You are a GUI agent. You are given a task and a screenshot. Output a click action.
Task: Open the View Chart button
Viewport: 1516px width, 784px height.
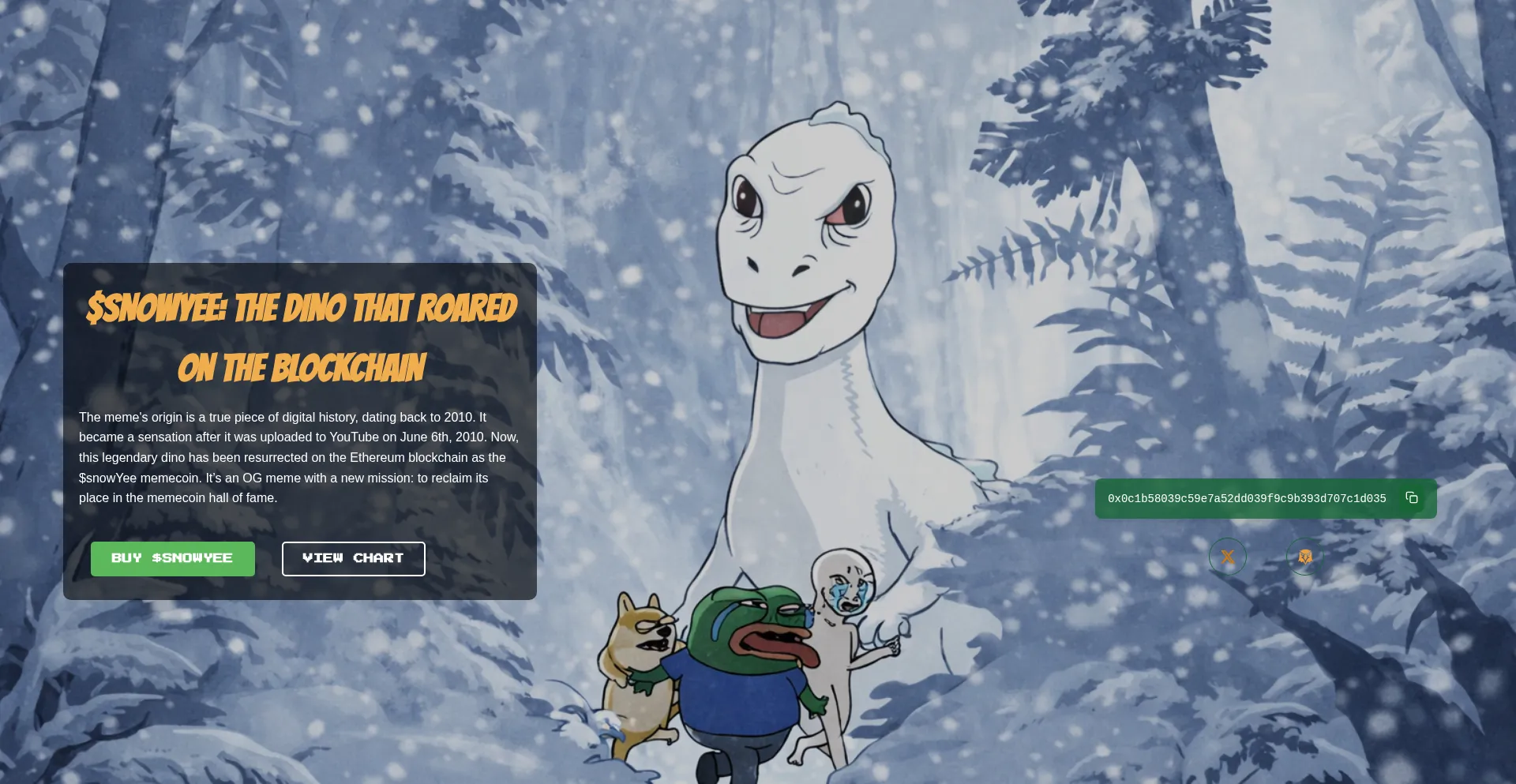click(353, 558)
